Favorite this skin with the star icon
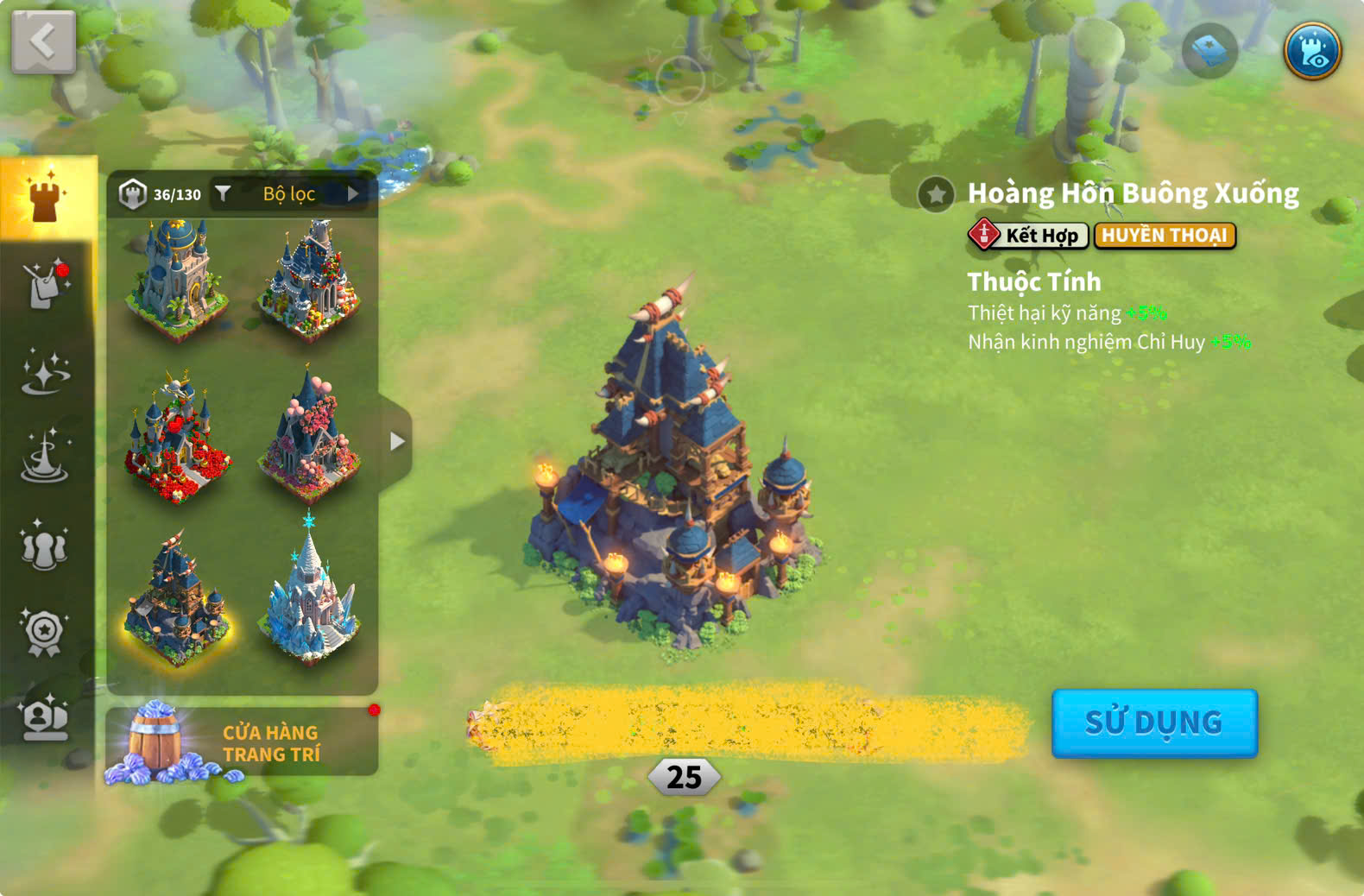This screenshot has height=896, width=1364. click(x=936, y=194)
